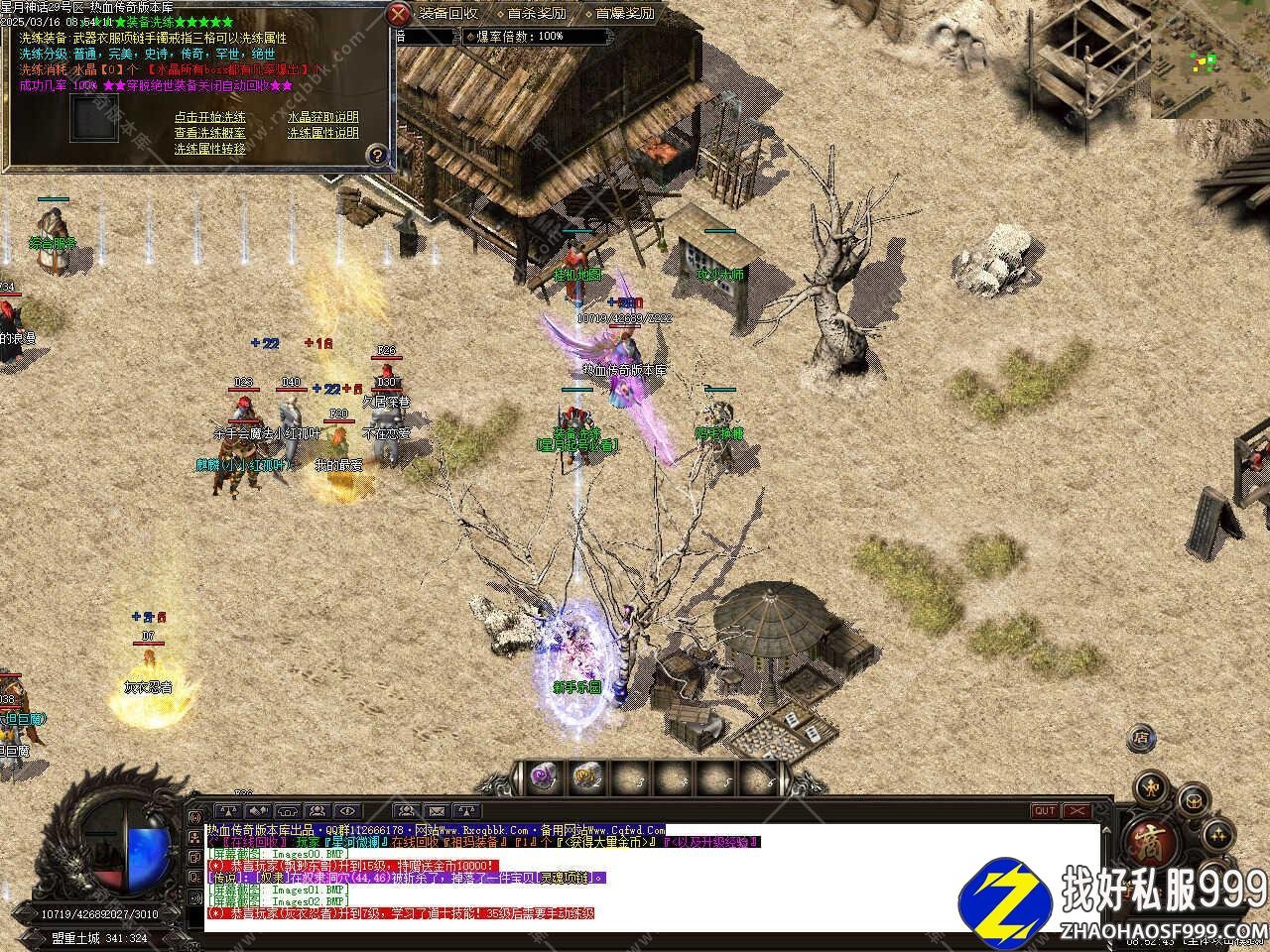The height and width of the screenshot is (952, 1270).
Task: View 查看洗练概率 refining odds
Action: (x=209, y=133)
